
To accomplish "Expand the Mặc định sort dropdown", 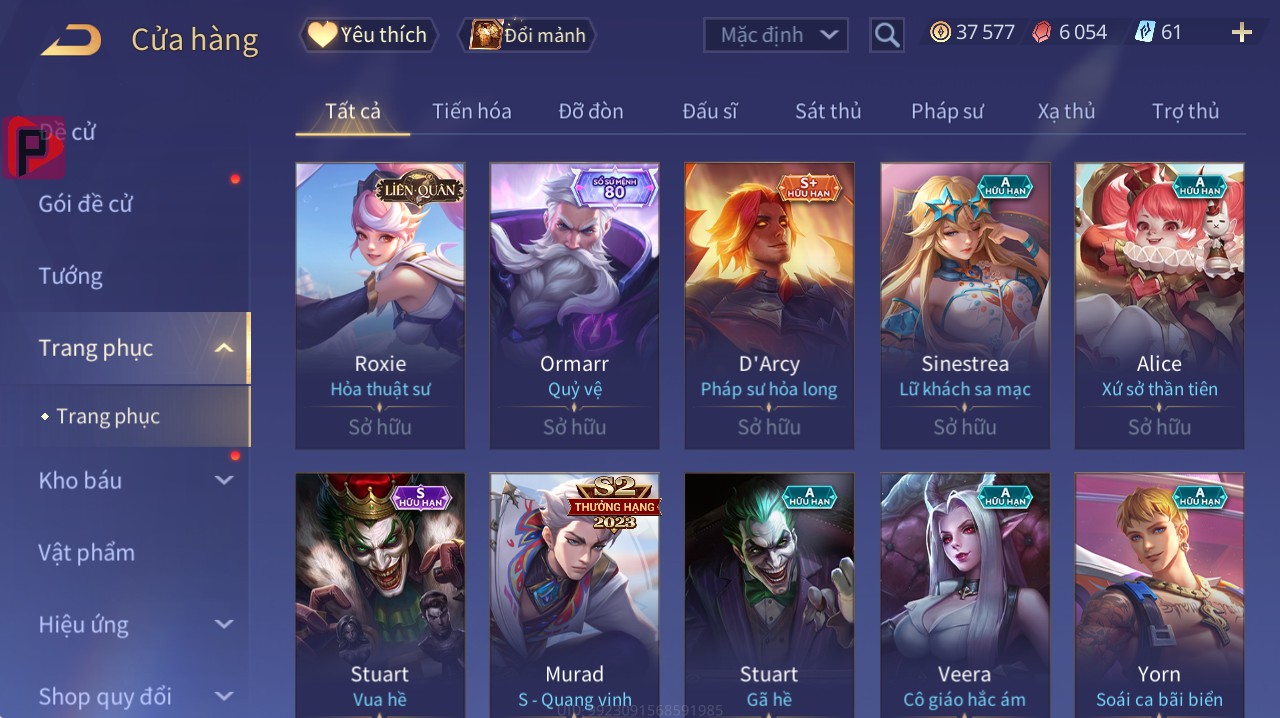I will [x=775, y=35].
